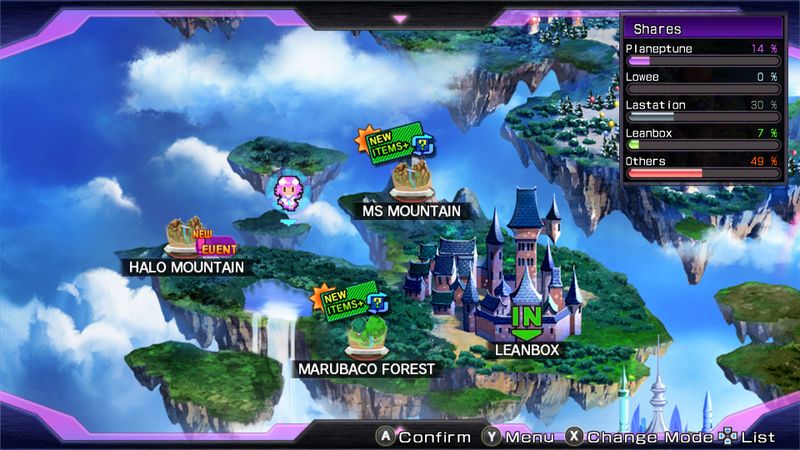800x450 pixels.
Task: Choose the Halo Mountain location node
Action: coord(185,239)
